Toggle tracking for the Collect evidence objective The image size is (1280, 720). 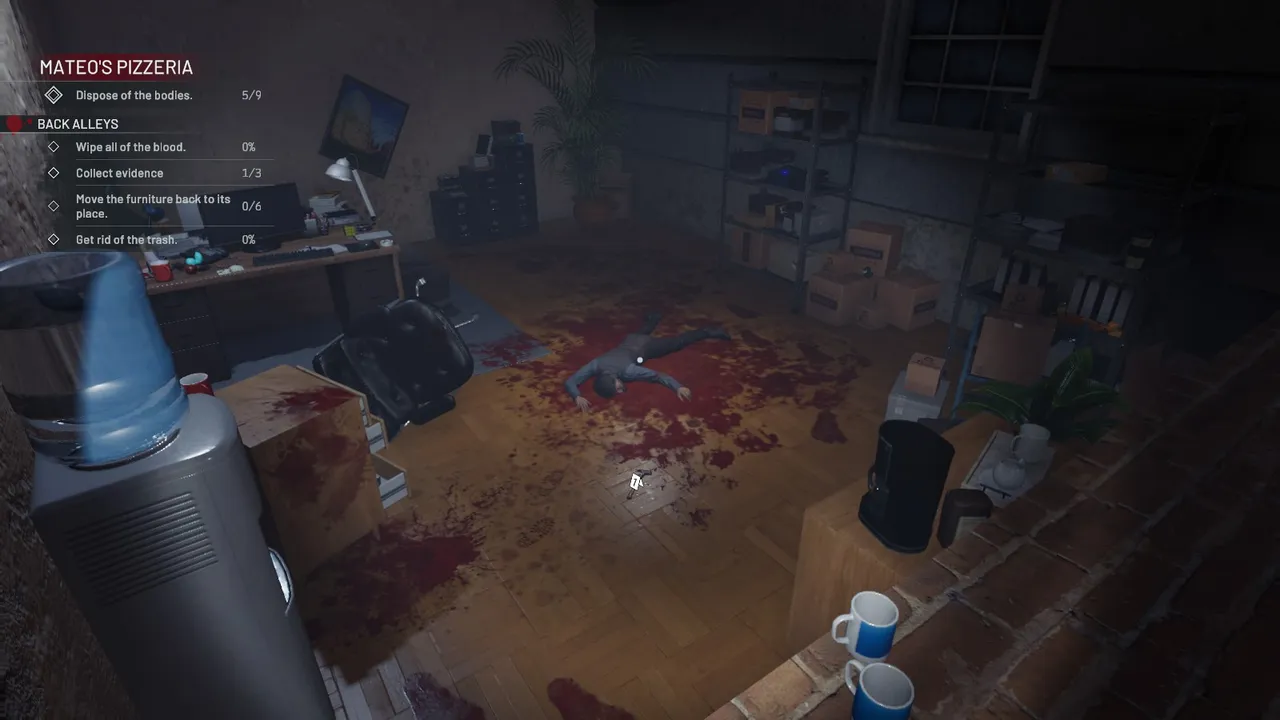coord(120,173)
